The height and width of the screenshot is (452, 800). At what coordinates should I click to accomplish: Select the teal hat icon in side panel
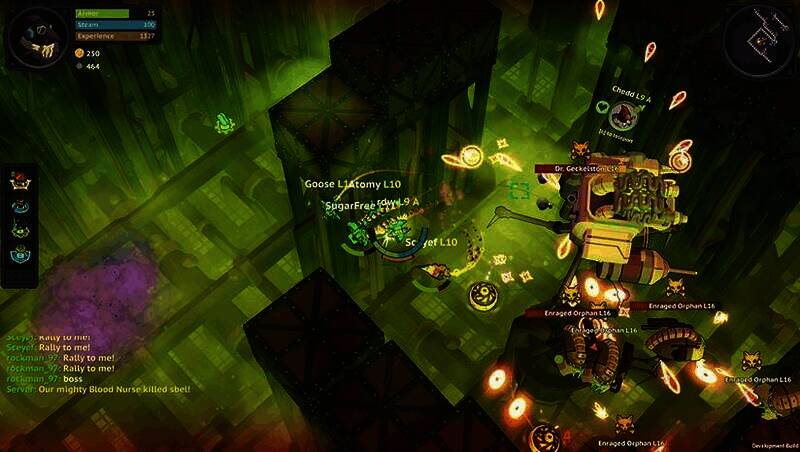pyautogui.click(x=19, y=206)
